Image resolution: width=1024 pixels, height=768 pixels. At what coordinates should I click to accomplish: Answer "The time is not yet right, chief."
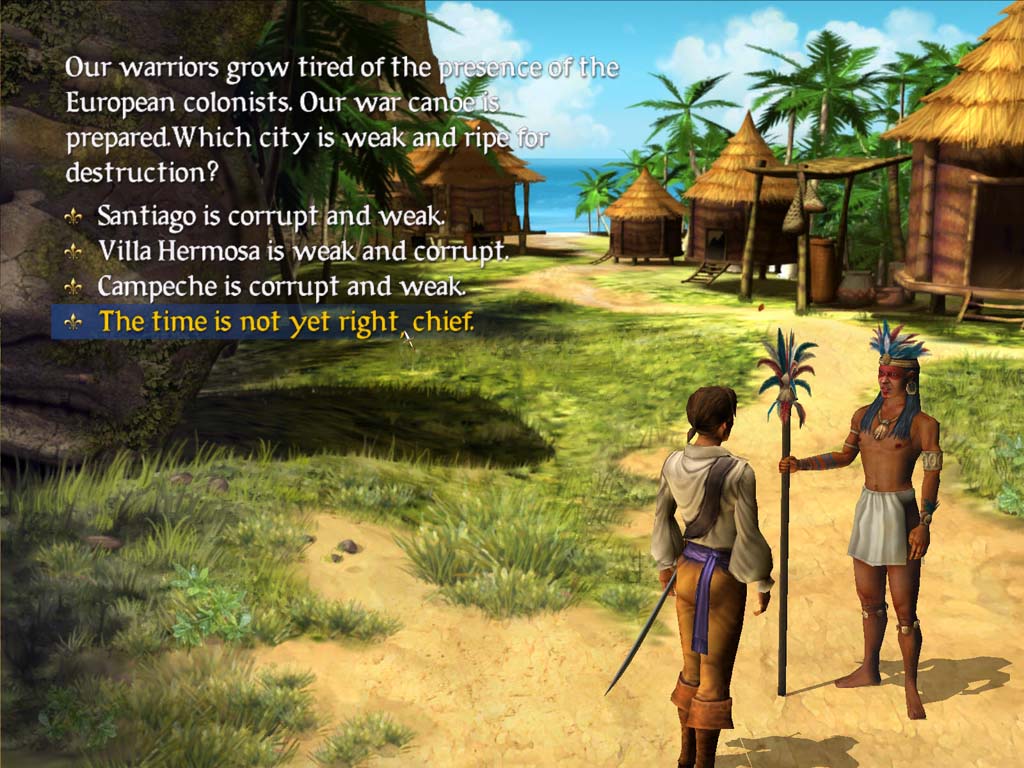click(x=285, y=322)
